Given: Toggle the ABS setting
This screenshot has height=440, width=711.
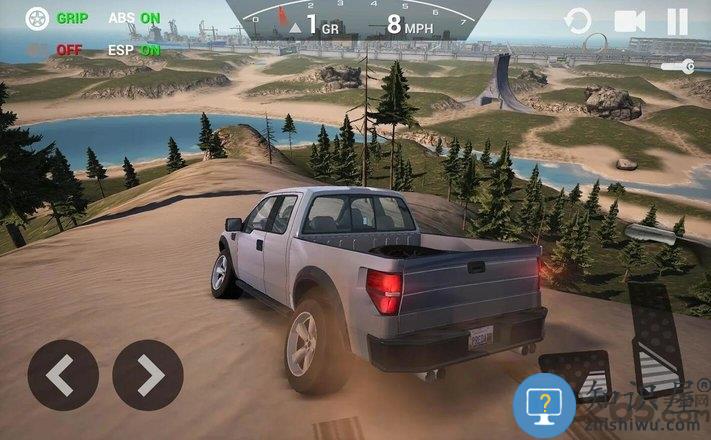Looking at the screenshot, I should coord(134,18).
